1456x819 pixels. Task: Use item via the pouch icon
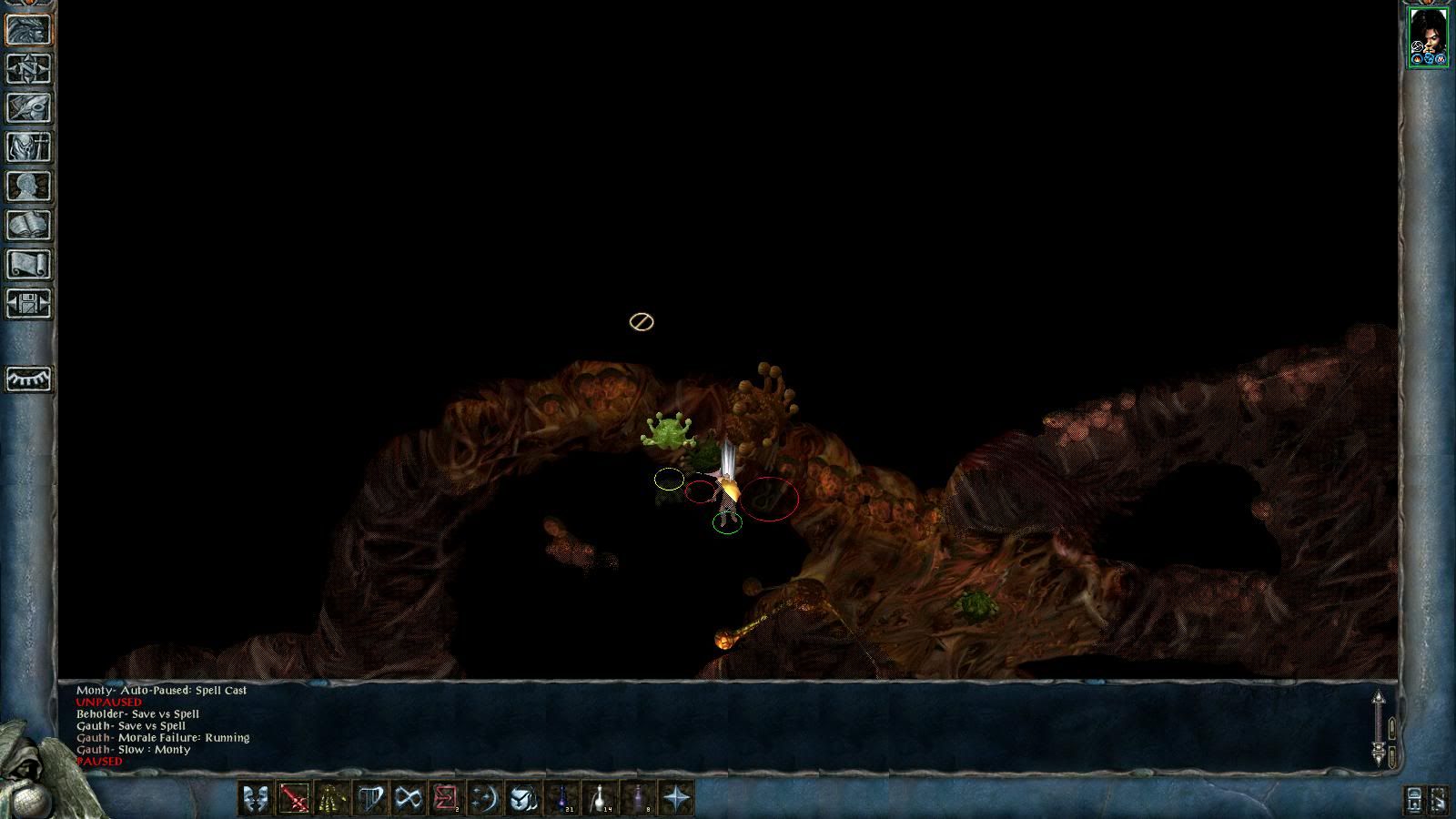pos(522,798)
